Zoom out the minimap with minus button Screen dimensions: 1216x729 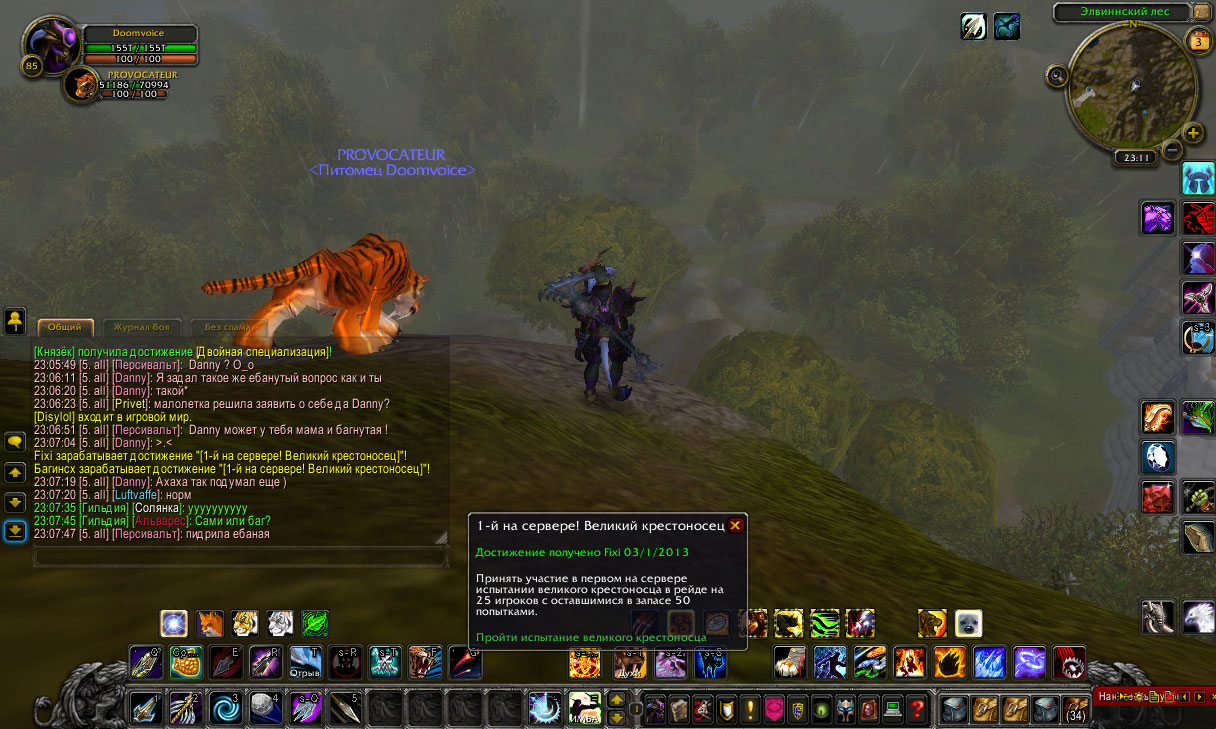coord(1172,154)
